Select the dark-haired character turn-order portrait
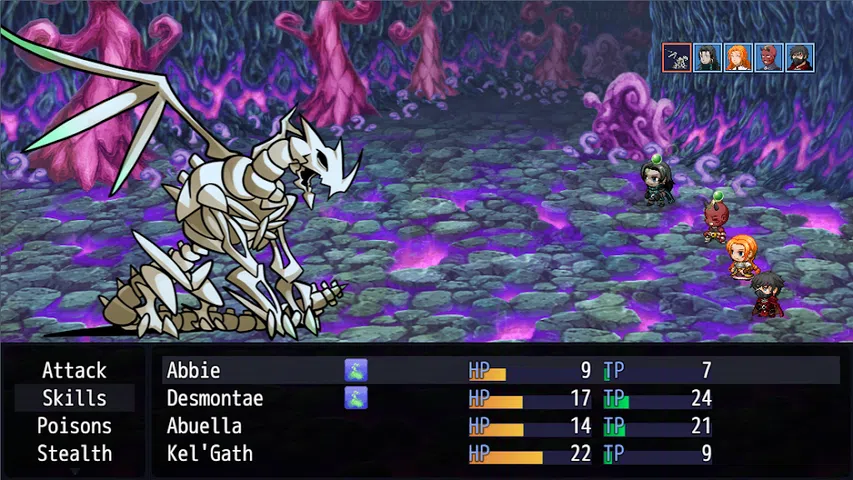 coord(708,58)
